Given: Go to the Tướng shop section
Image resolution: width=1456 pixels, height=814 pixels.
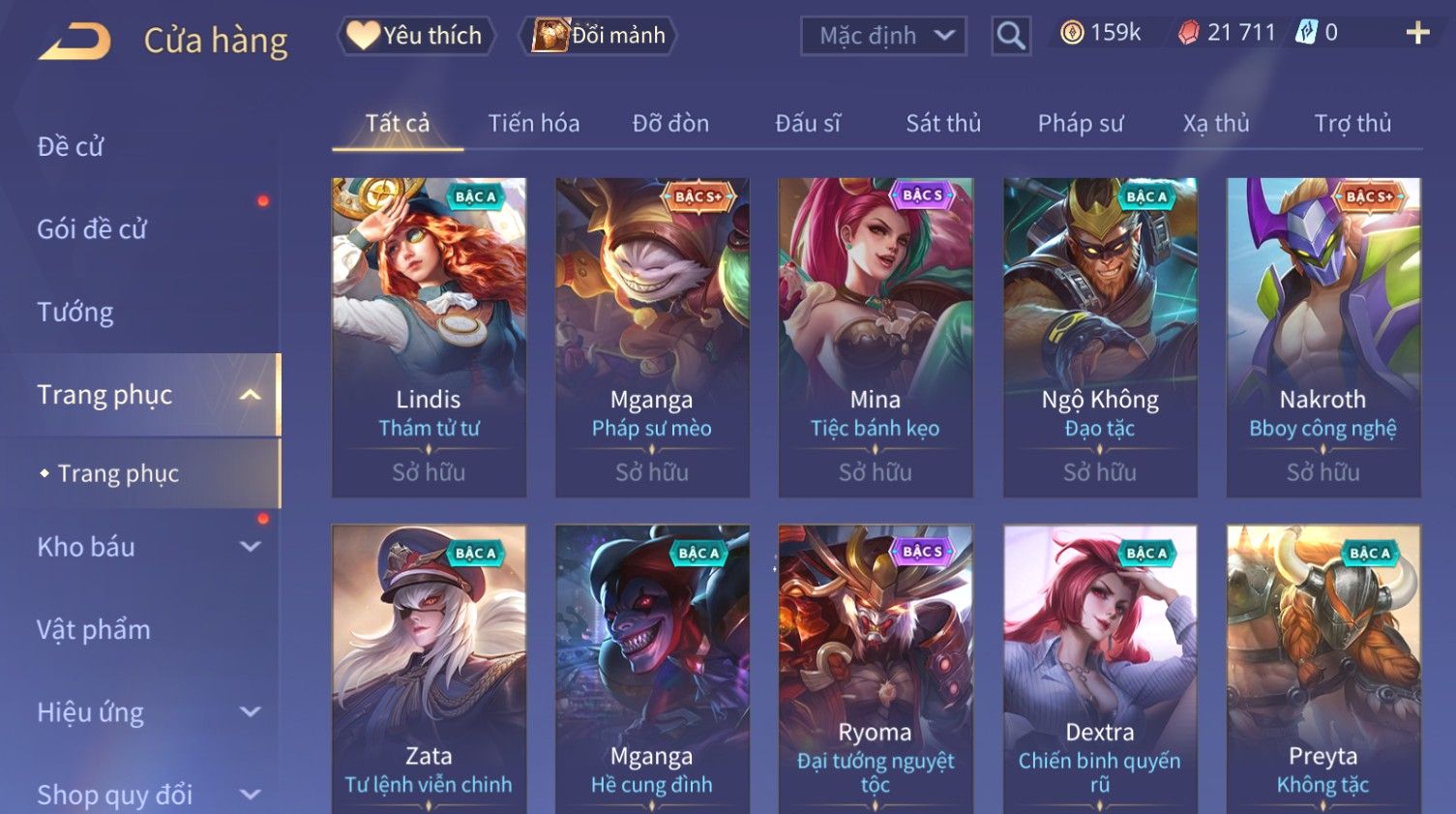Looking at the screenshot, I should coord(75,313).
